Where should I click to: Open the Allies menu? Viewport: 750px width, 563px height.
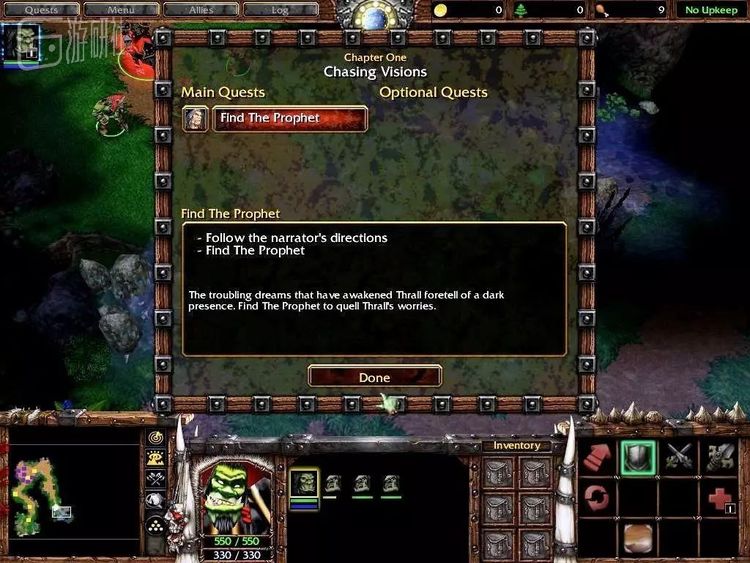click(x=199, y=10)
